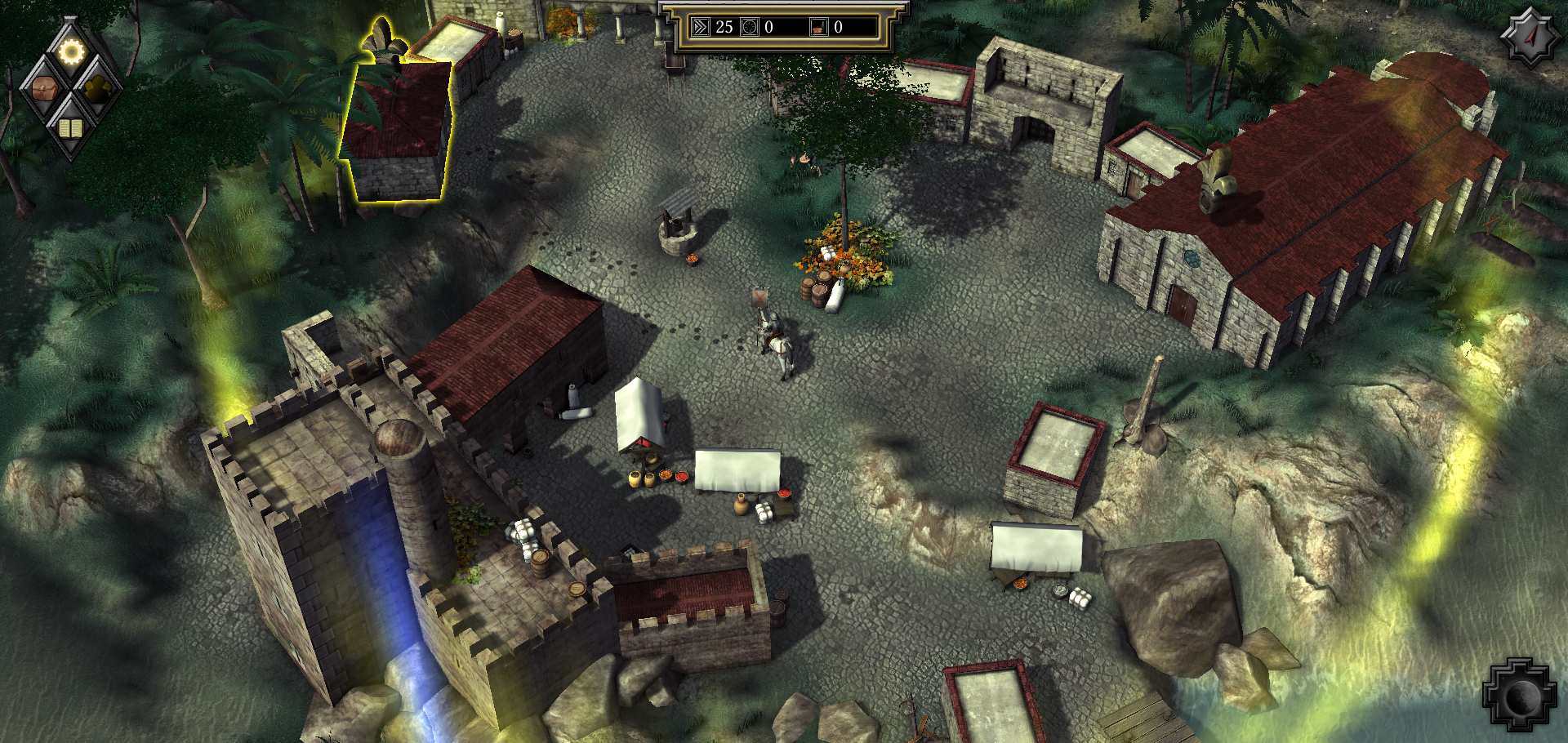The height and width of the screenshot is (743, 1568).
Task: Select the red banner marker above the knight
Action: pos(759,298)
